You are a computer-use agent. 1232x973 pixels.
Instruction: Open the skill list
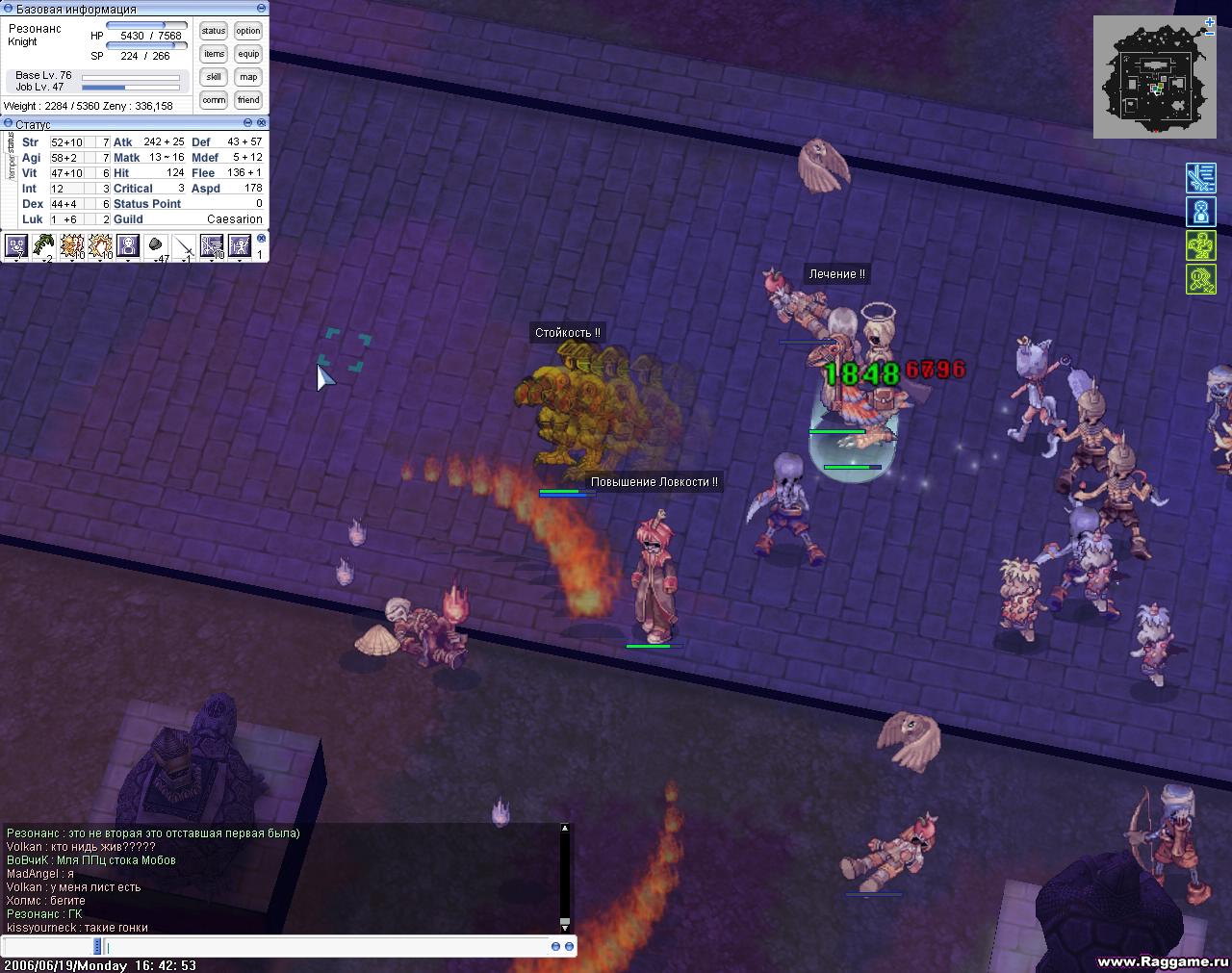click(214, 77)
